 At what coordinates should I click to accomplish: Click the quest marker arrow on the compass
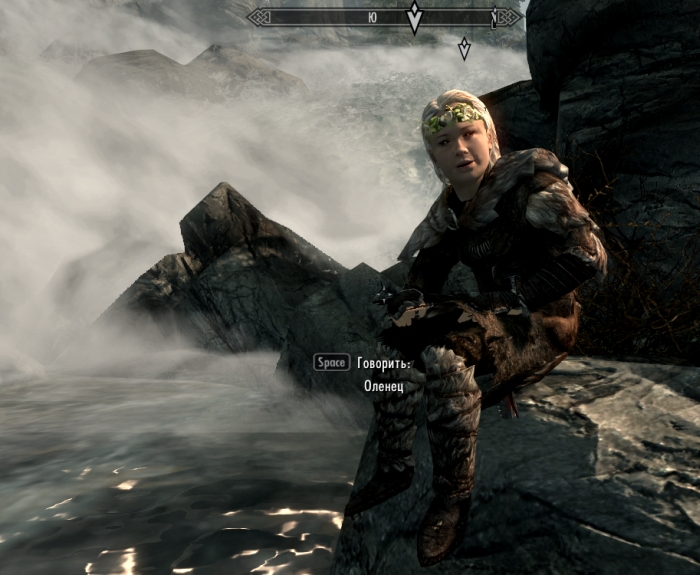414,17
